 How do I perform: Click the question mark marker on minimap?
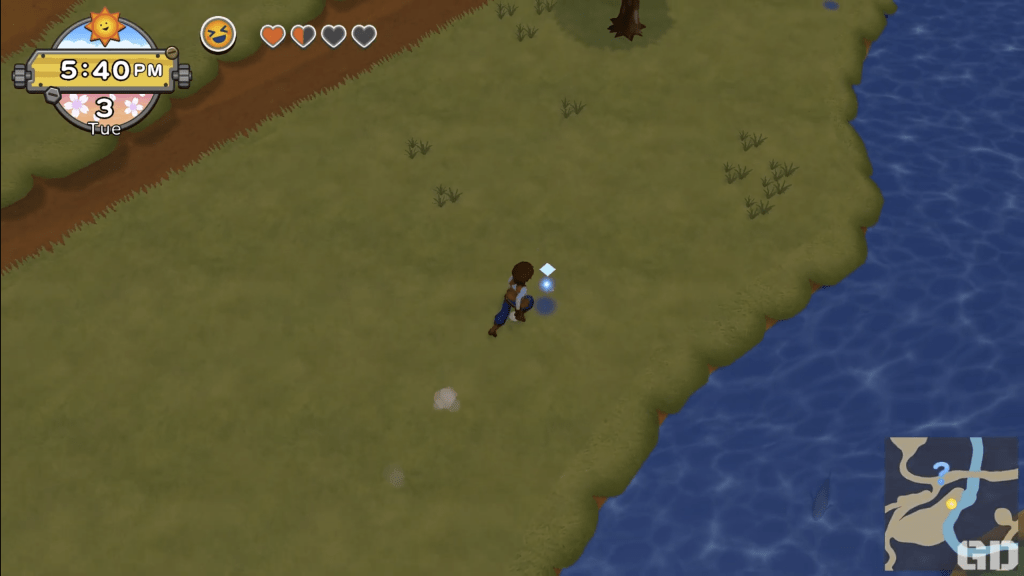(940, 469)
